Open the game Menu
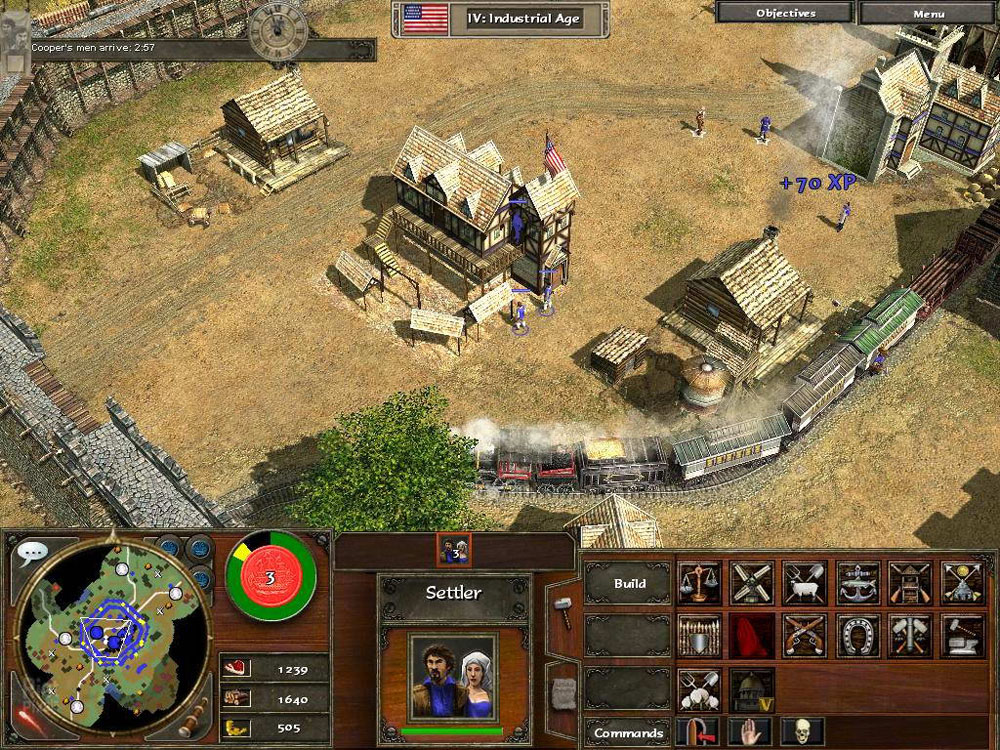The width and height of the screenshot is (1000, 750). coord(928,13)
